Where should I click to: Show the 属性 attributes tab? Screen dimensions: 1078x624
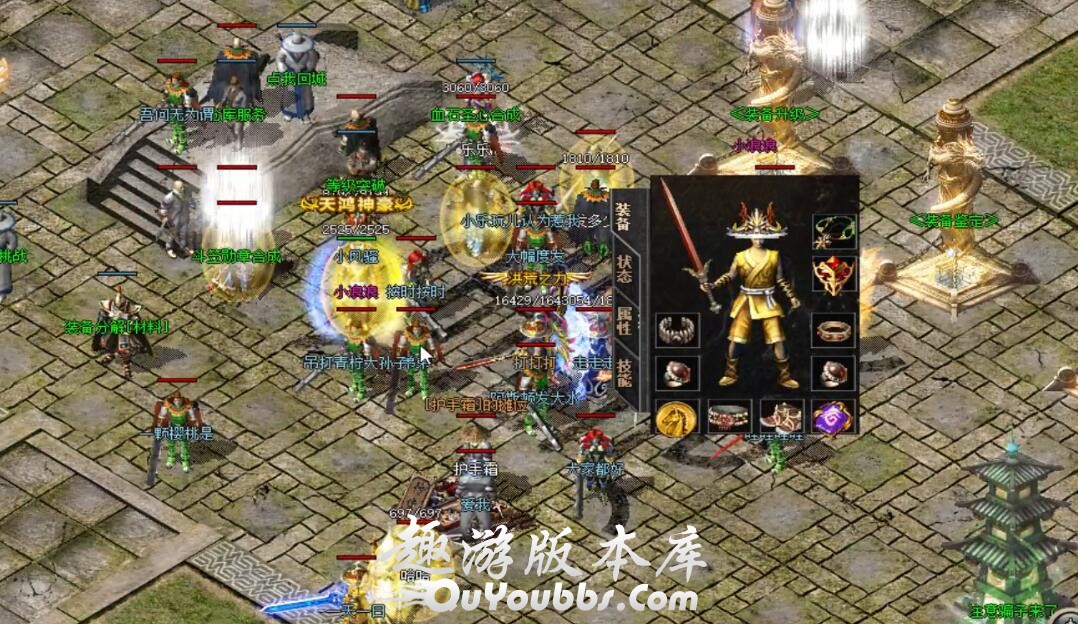tap(623, 319)
